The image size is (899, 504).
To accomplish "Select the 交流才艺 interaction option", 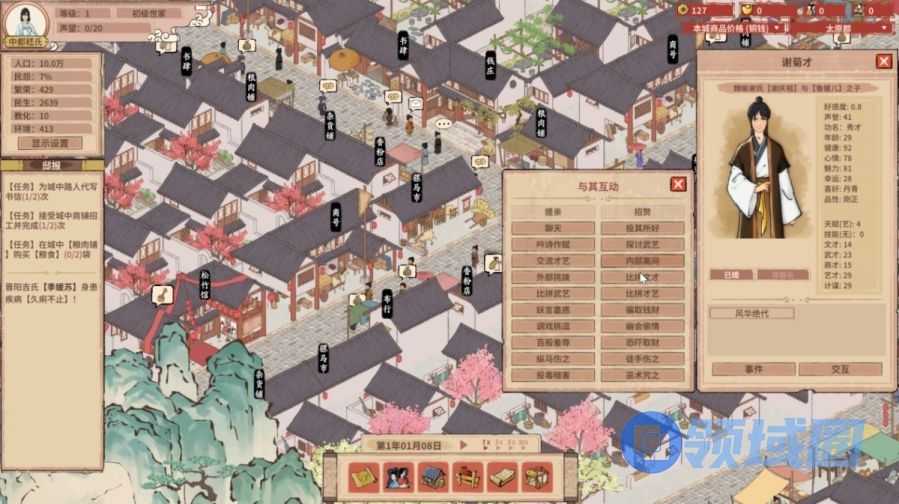I will (553, 260).
